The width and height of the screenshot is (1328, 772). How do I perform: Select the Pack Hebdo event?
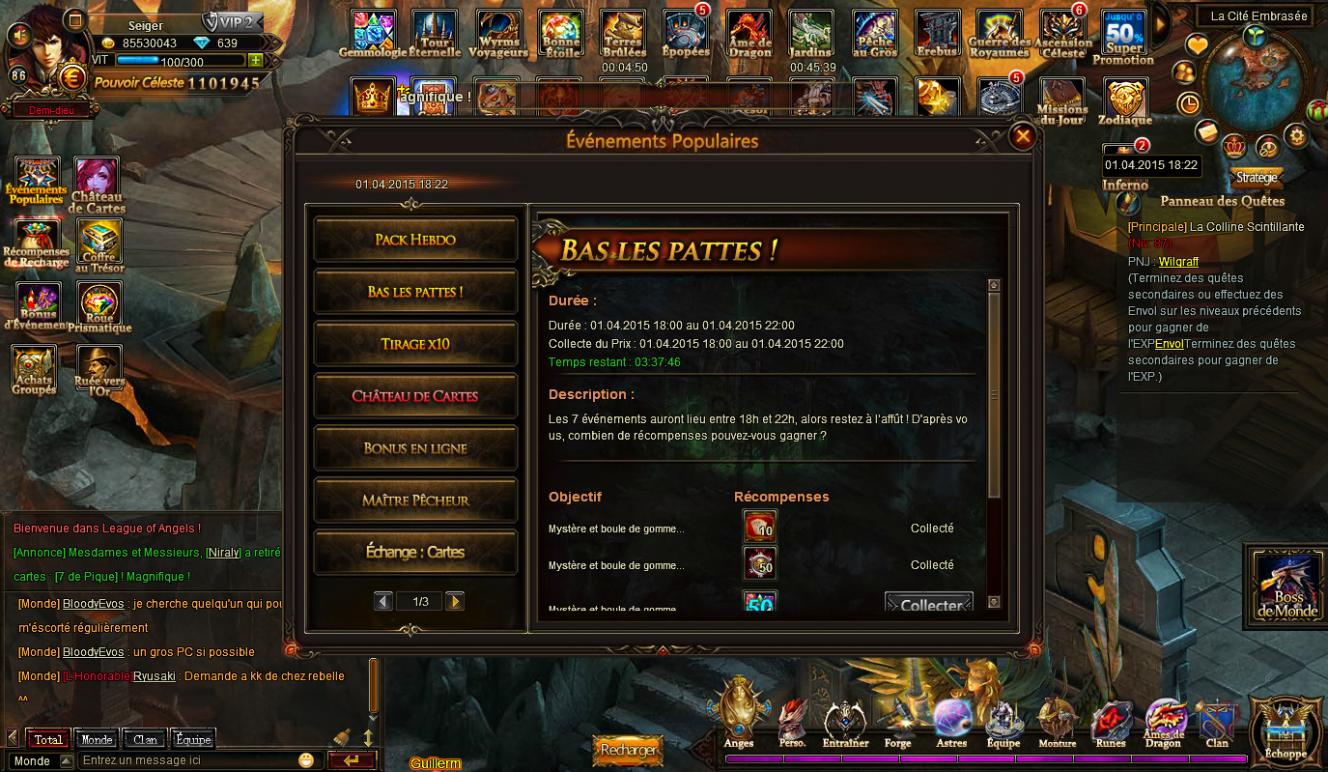click(415, 240)
